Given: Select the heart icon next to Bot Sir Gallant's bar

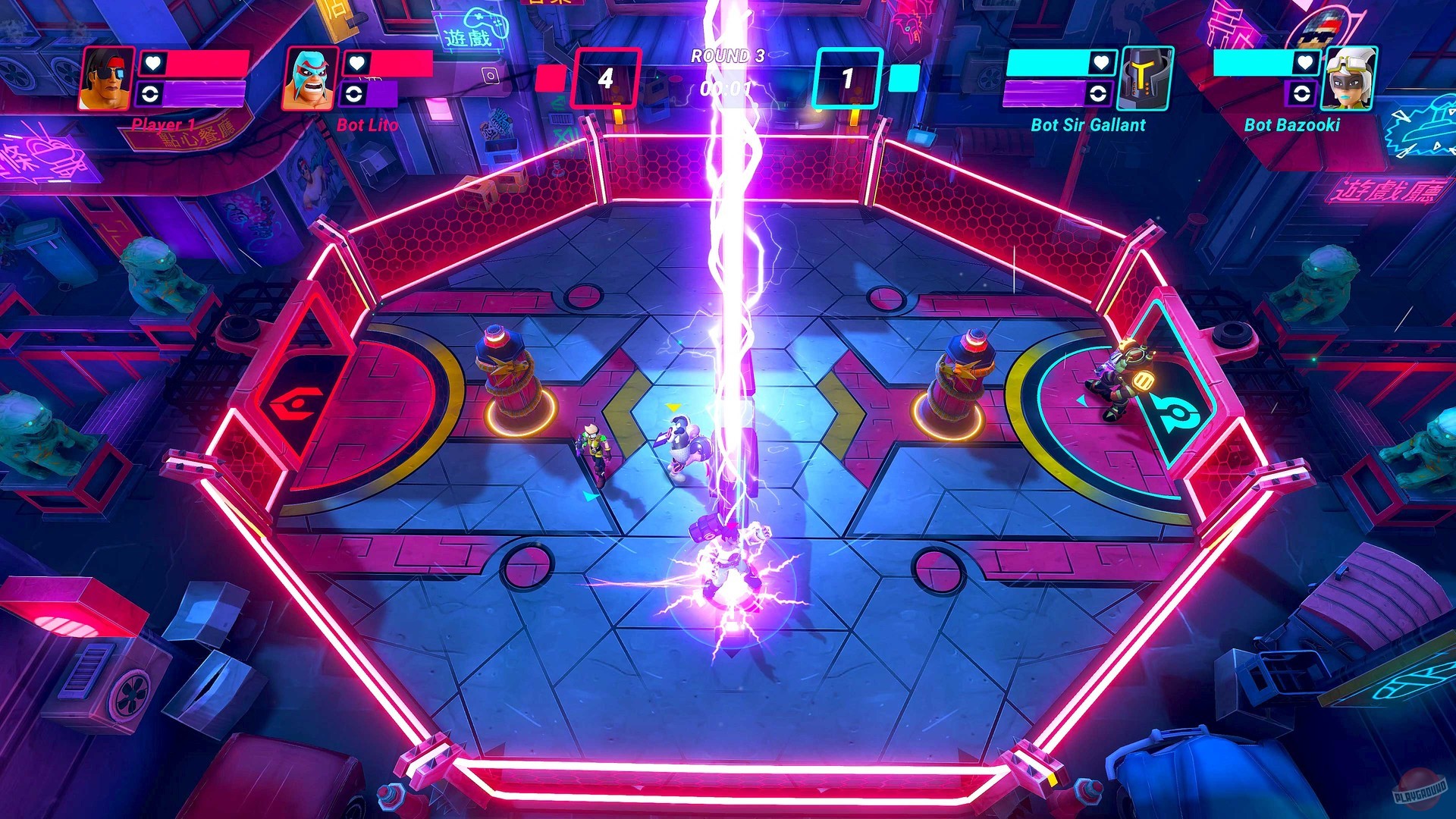Looking at the screenshot, I should [1103, 64].
